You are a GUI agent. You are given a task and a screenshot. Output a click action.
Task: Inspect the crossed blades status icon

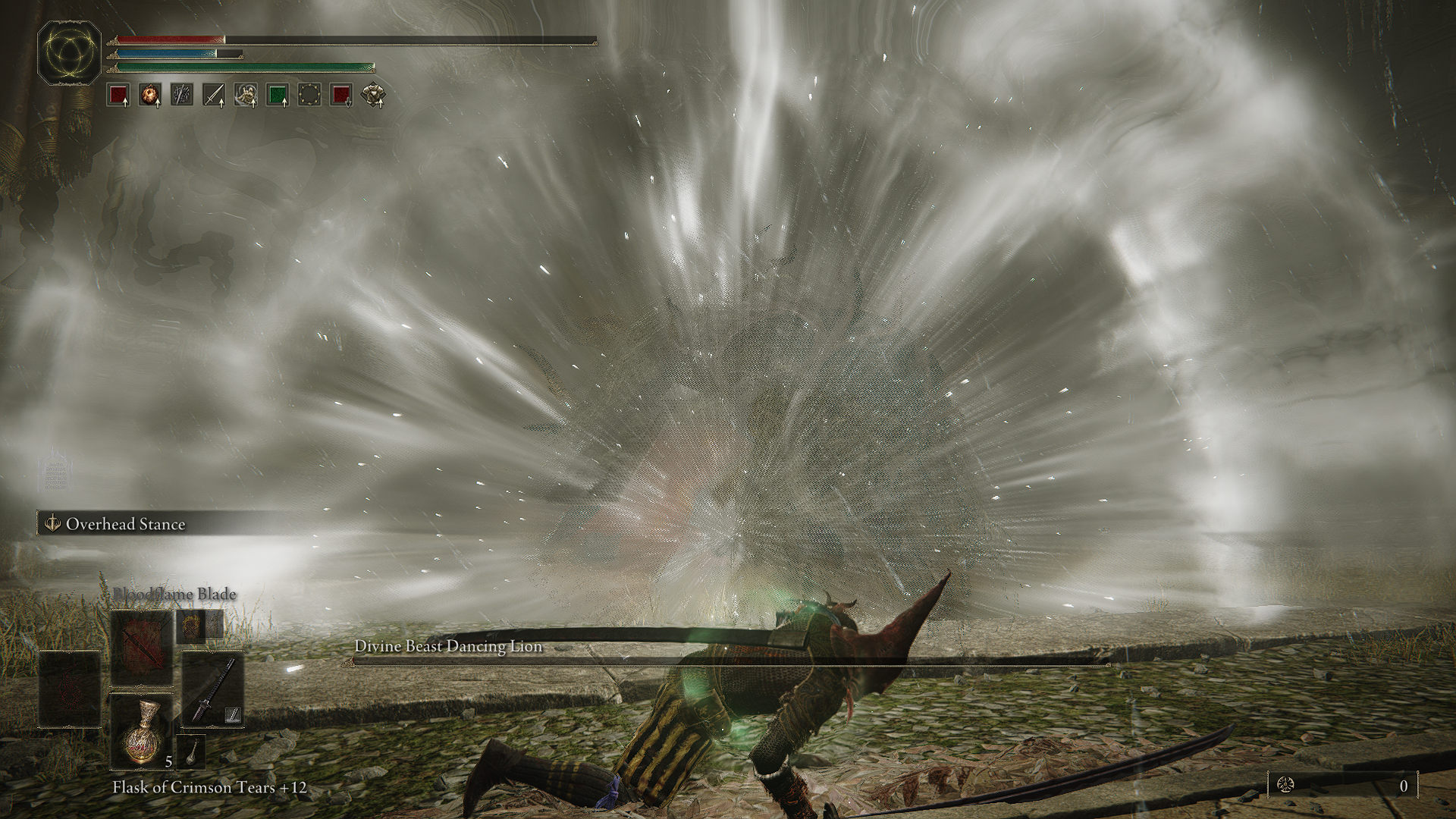coord(181,95)
